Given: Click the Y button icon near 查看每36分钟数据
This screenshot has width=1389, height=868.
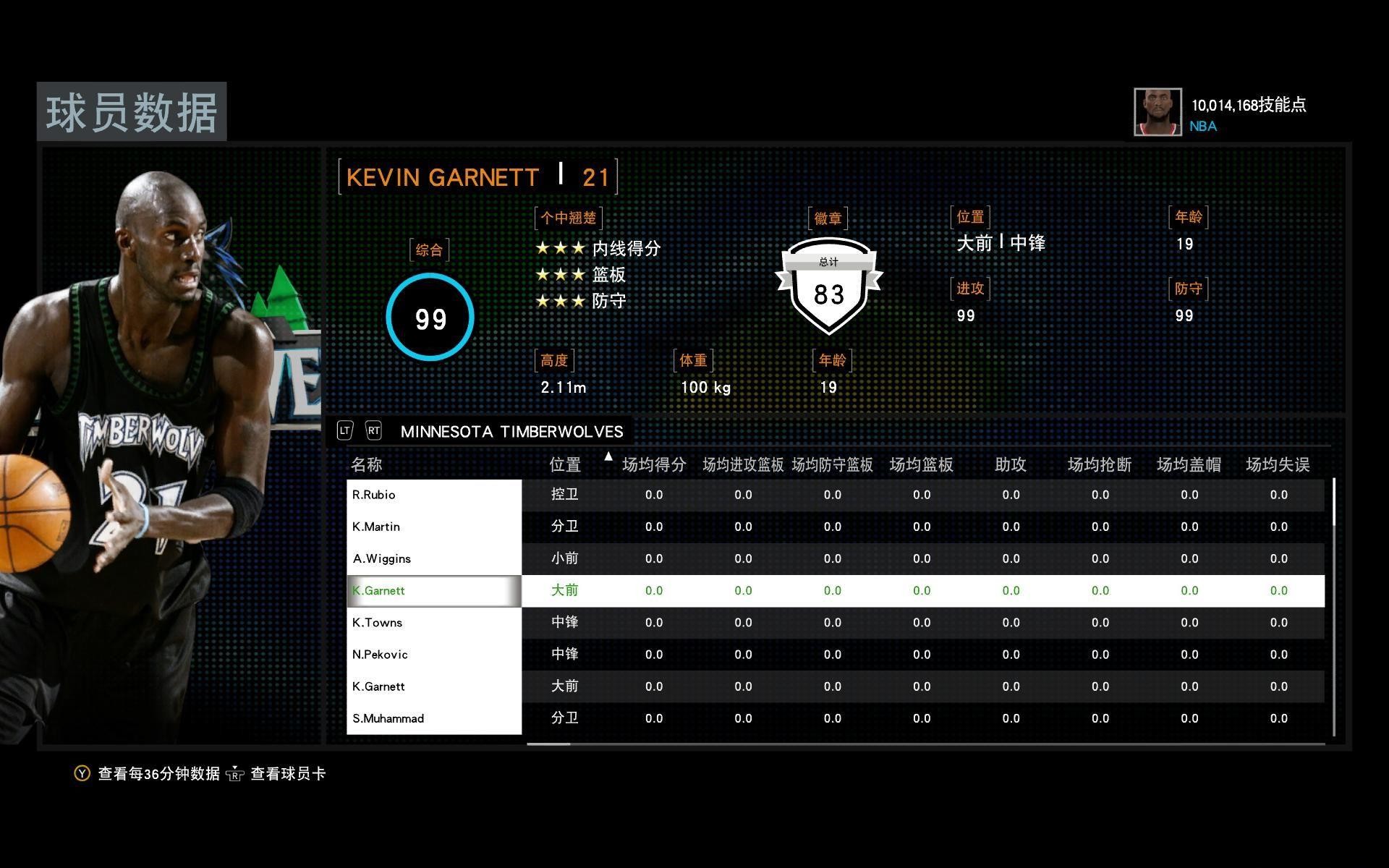Looking at the screenshot, I should pos(80,773).
